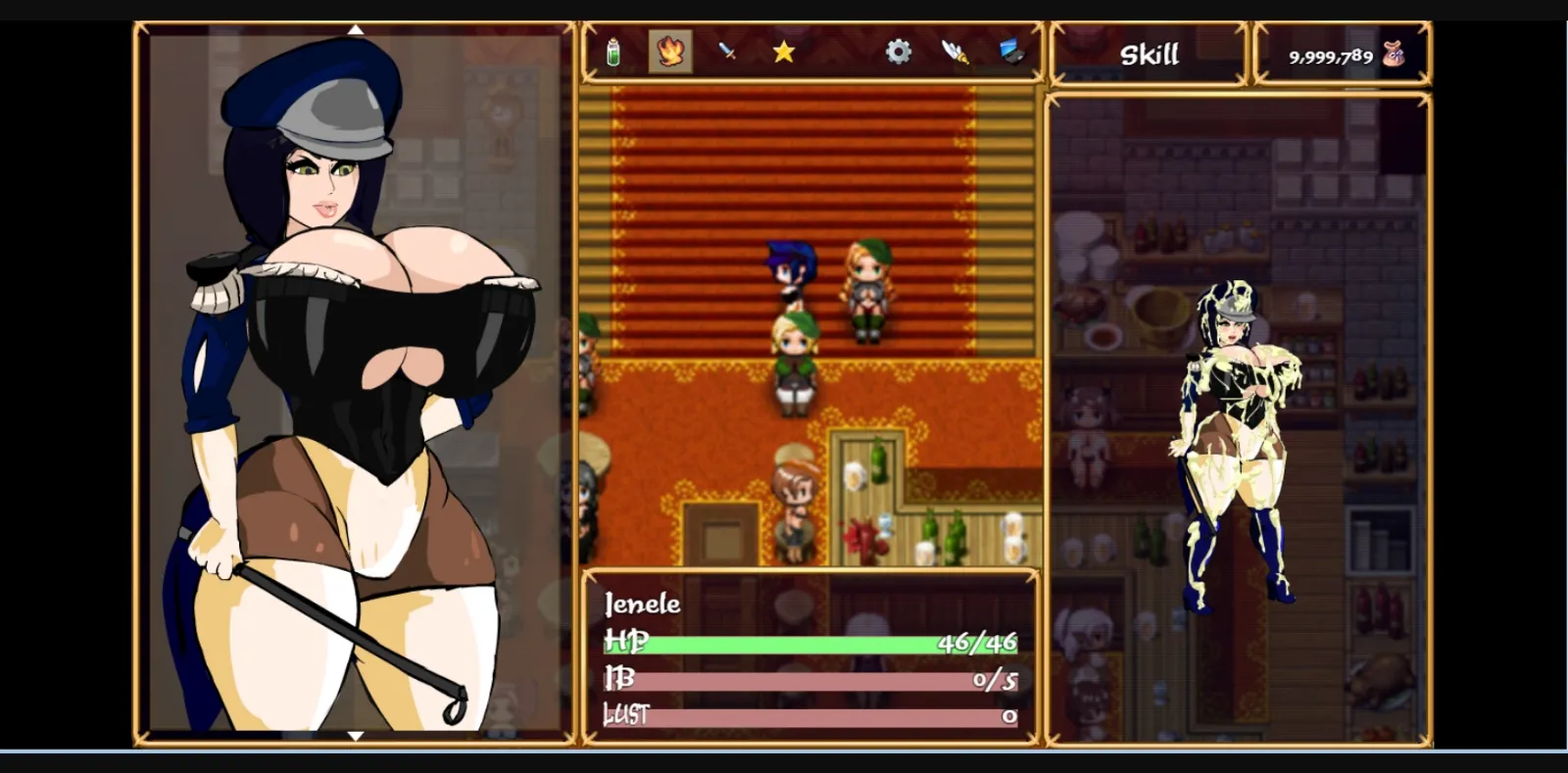The image size is (1568, 773).
Task: Toggle the Skill panel header
Action: click(1149, 54)
